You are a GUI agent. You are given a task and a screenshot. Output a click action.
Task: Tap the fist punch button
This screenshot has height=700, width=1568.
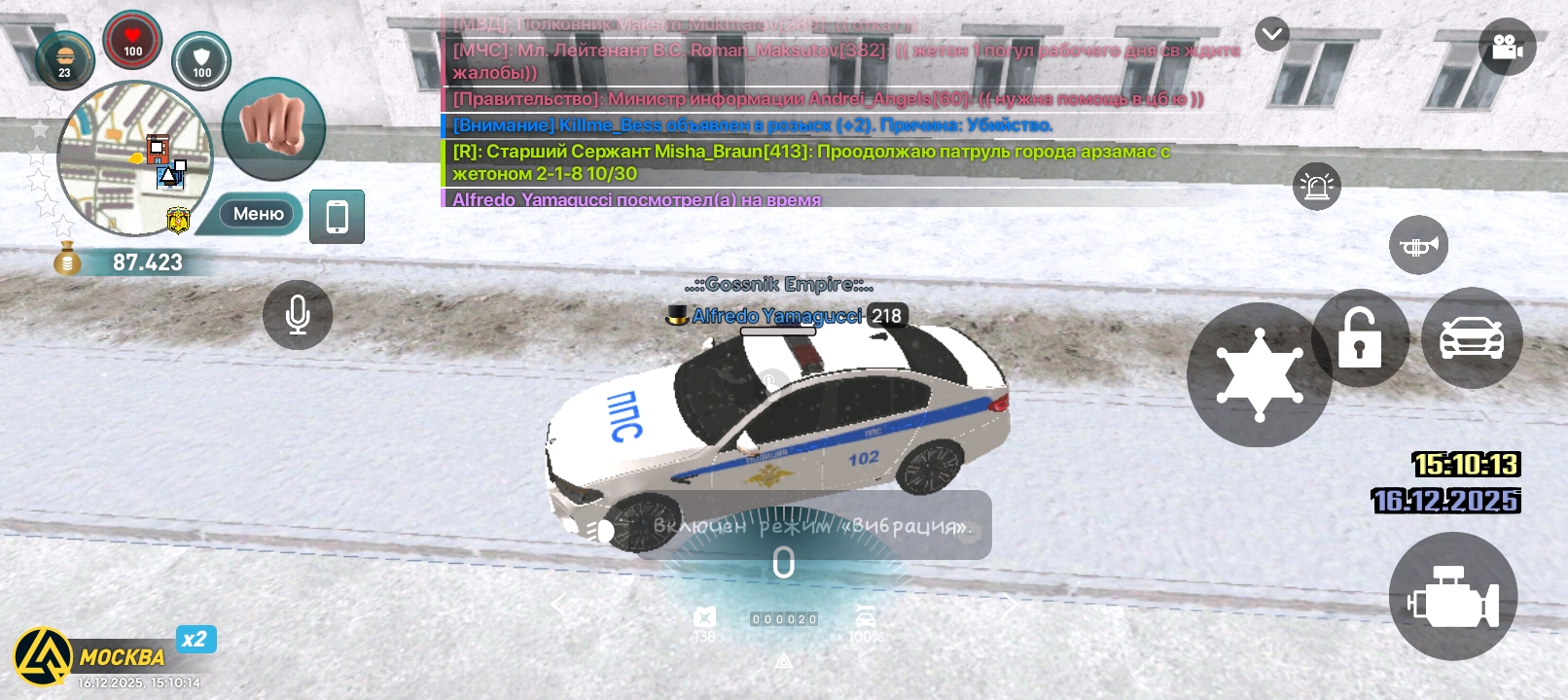(x=273, y=127)
